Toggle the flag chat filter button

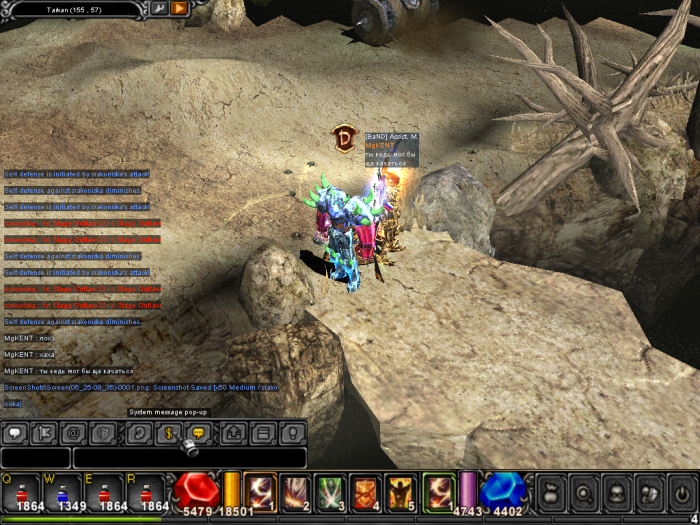click(44, 434)
